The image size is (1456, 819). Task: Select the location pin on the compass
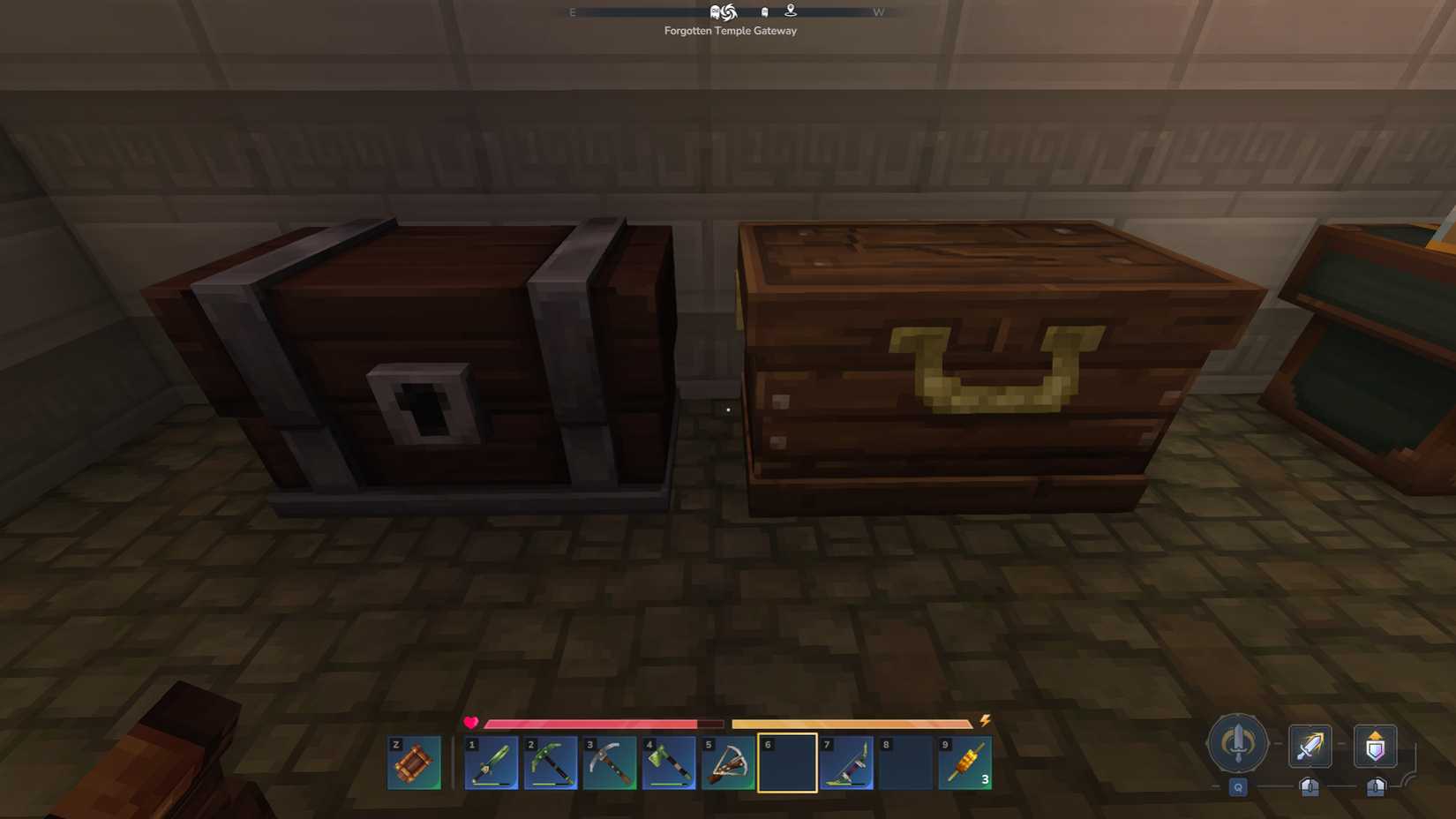click(x=790, y=11)
